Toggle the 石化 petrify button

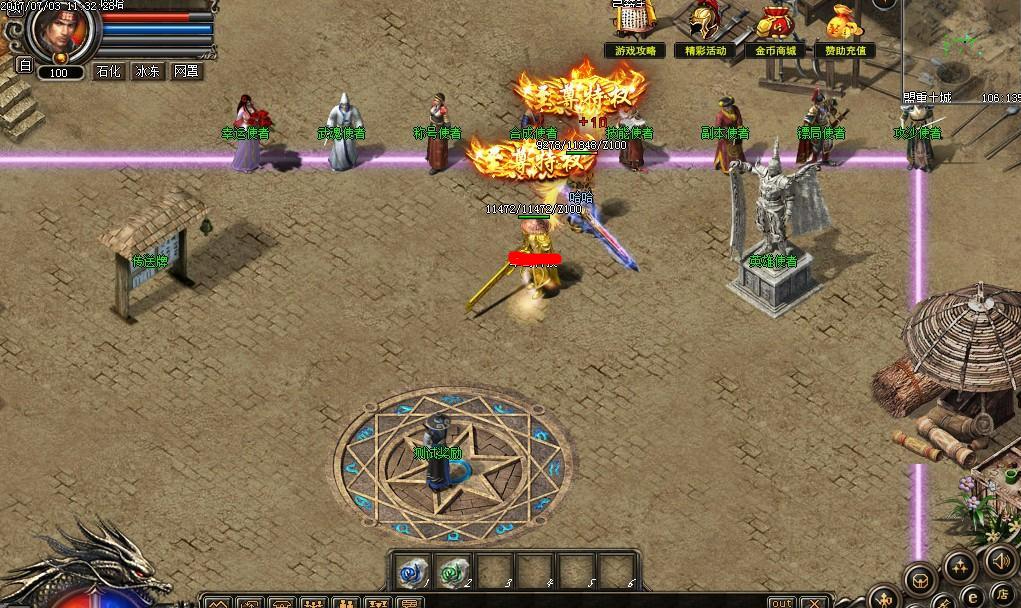tap(108, 72)
